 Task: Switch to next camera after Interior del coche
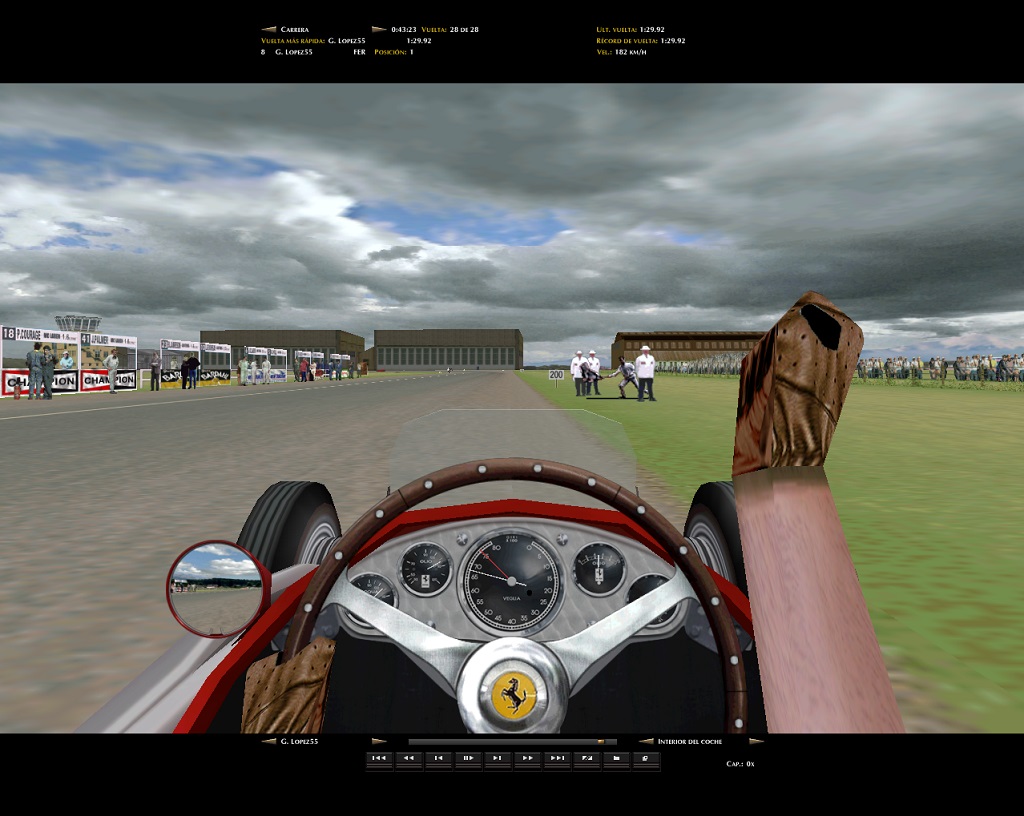point(756,741)
